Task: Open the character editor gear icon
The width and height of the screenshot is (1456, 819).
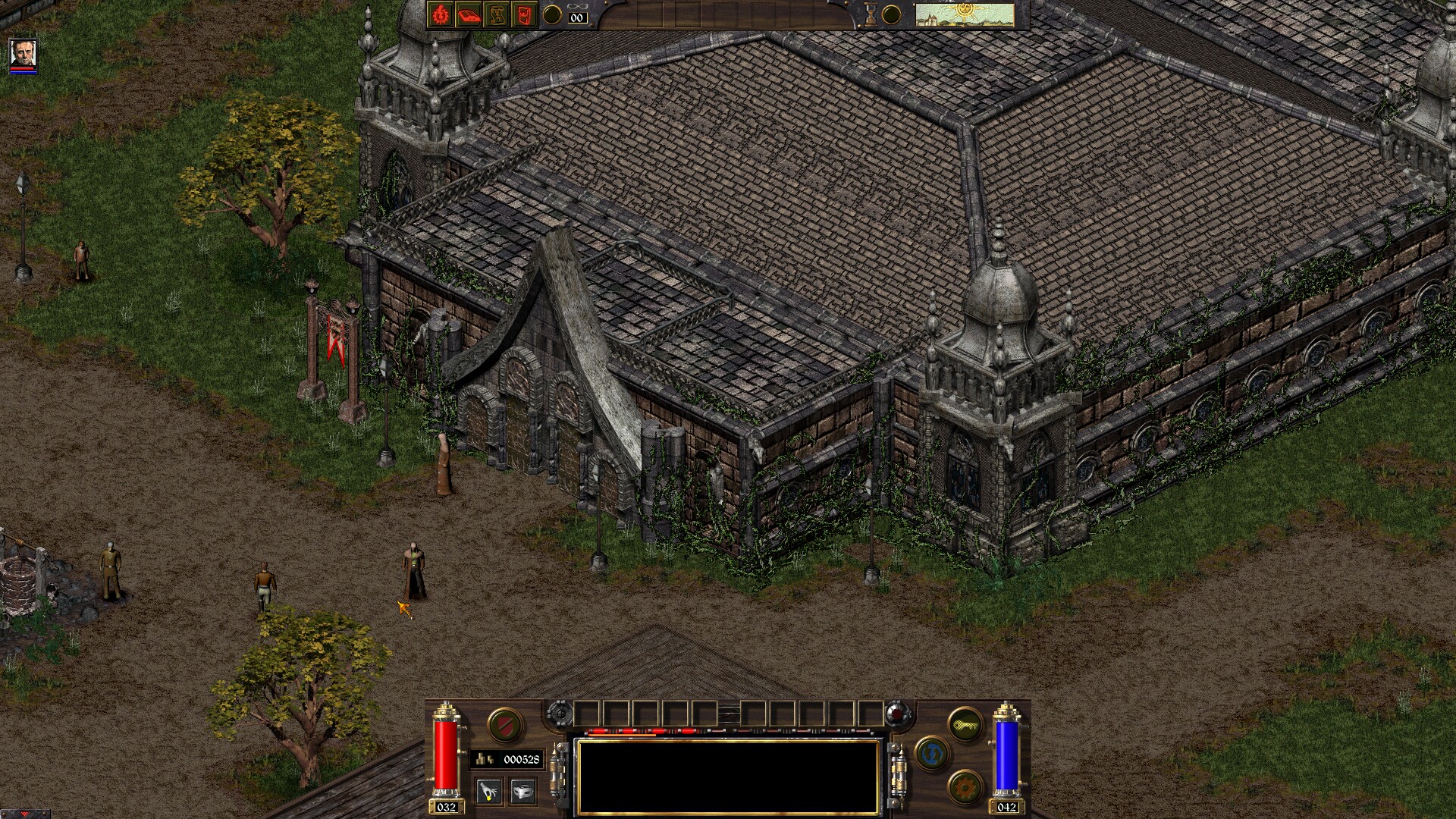Action: pyautogui.click(x=440, y=14)
